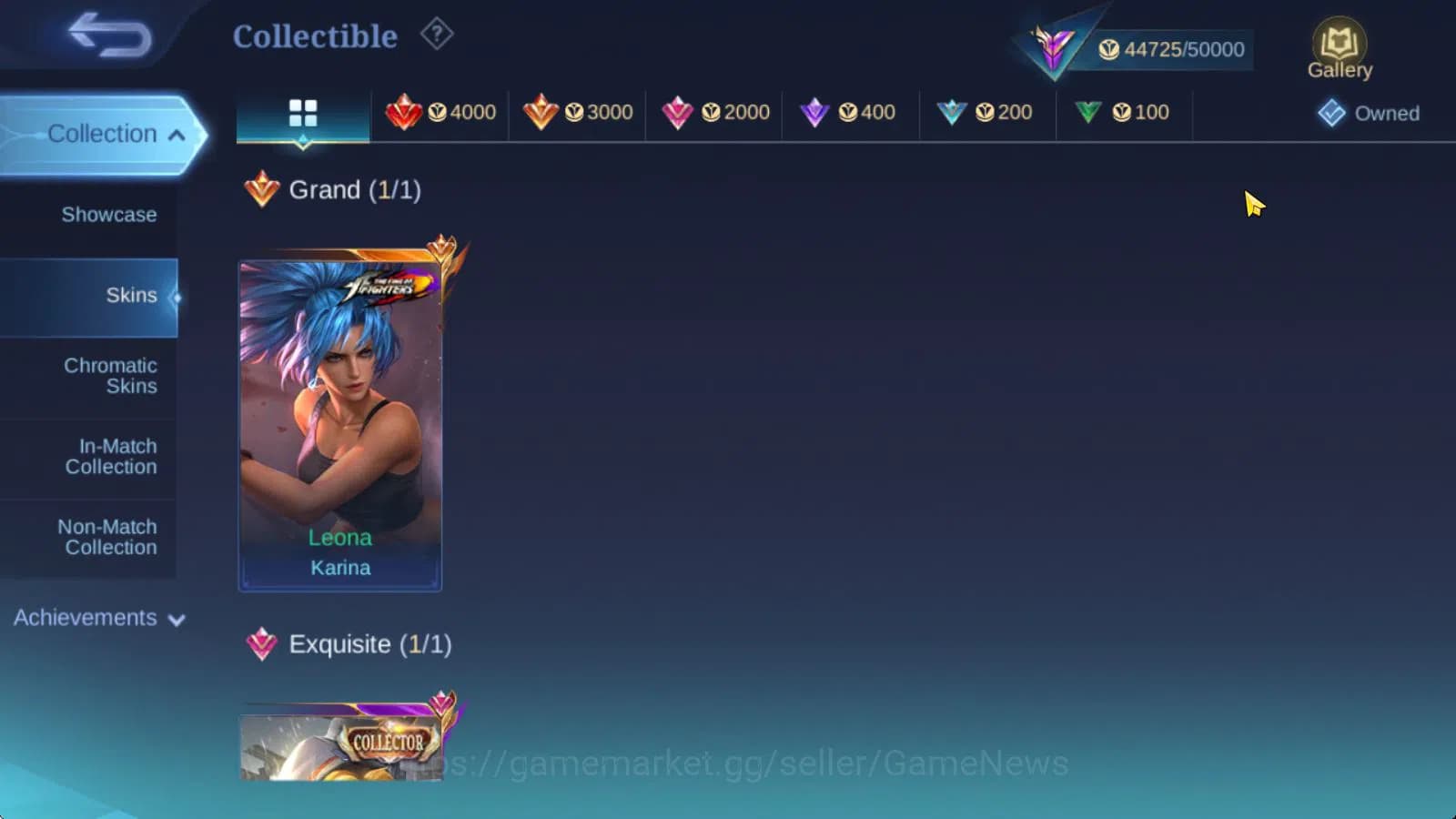The image size is (1456, 819).
Task: Expand the Achievements section
Action: click(96, 618)
